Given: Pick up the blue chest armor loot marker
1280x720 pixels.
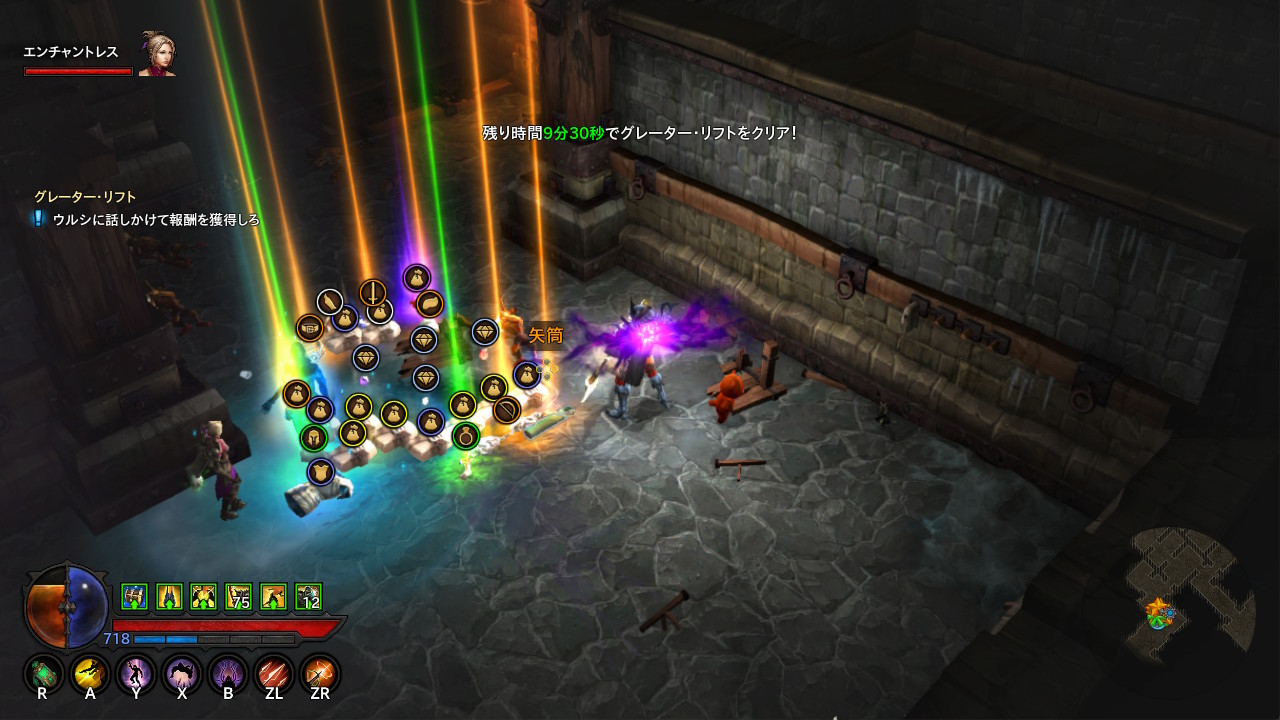Looking at the screenshot, I should pyautogui.click(x=321, y=472).
